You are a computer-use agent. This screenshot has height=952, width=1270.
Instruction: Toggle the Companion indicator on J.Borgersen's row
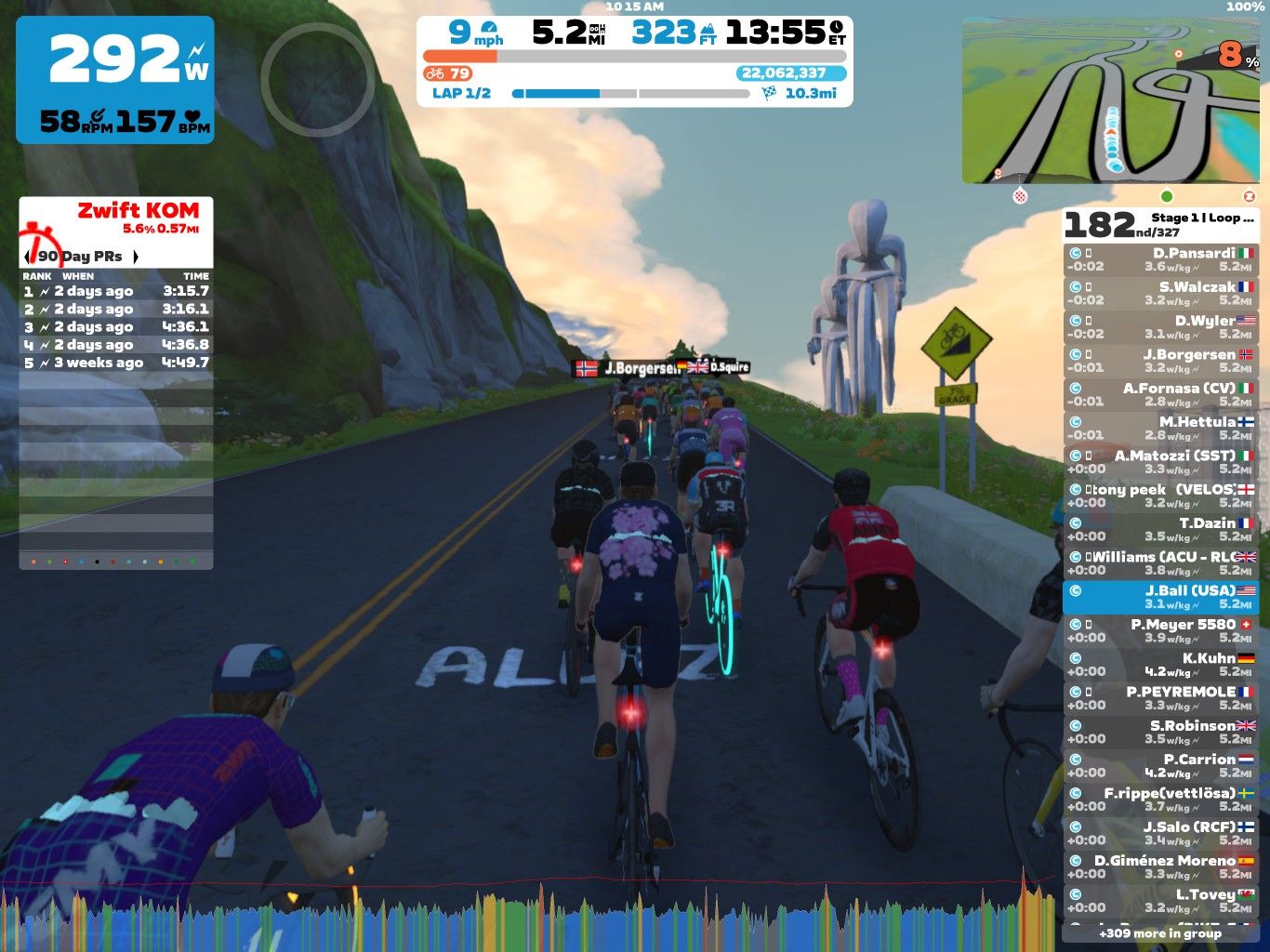[1076, 353]
